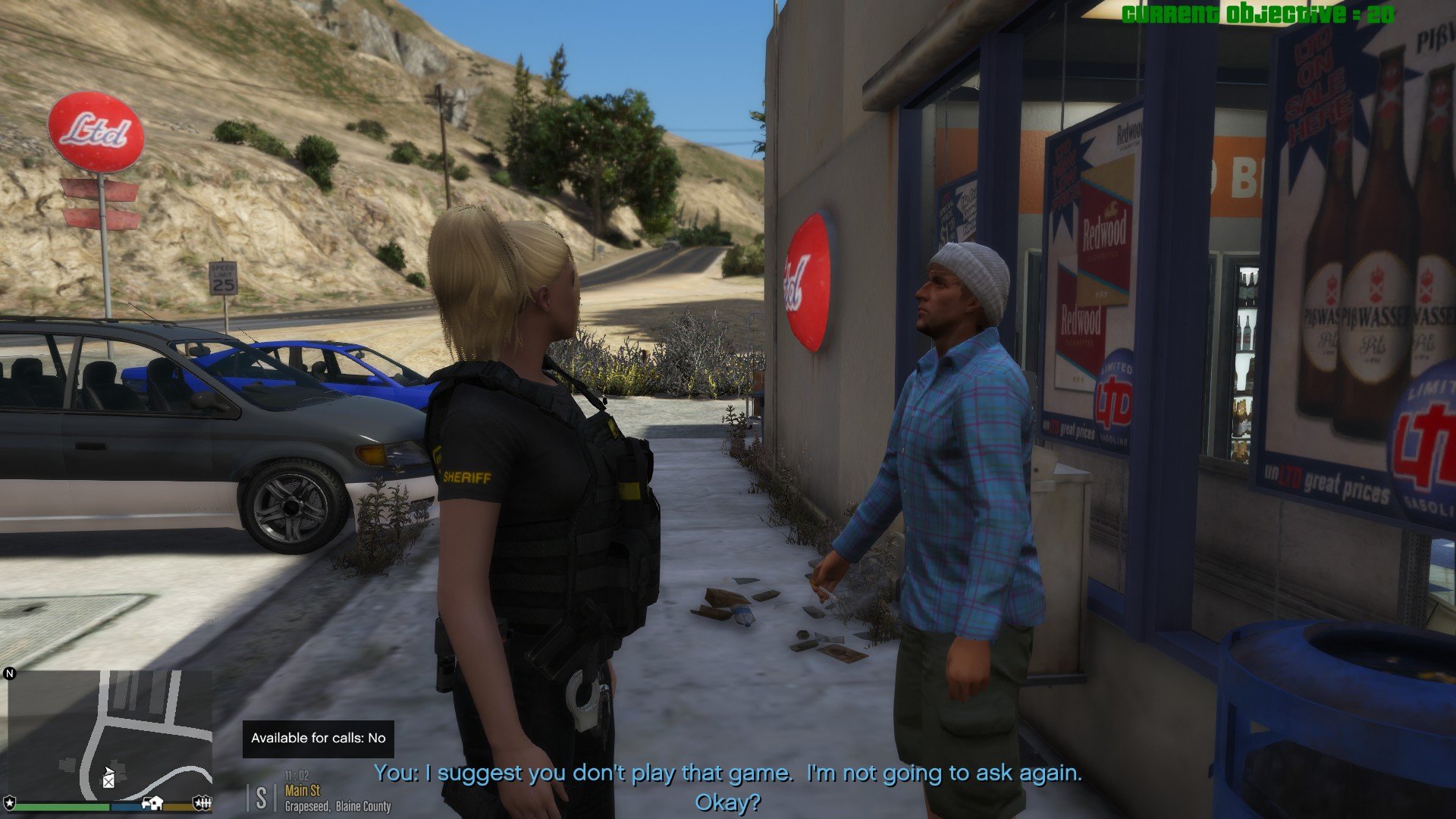
Task: Select the jail shield blip
Action: (202, 802)
